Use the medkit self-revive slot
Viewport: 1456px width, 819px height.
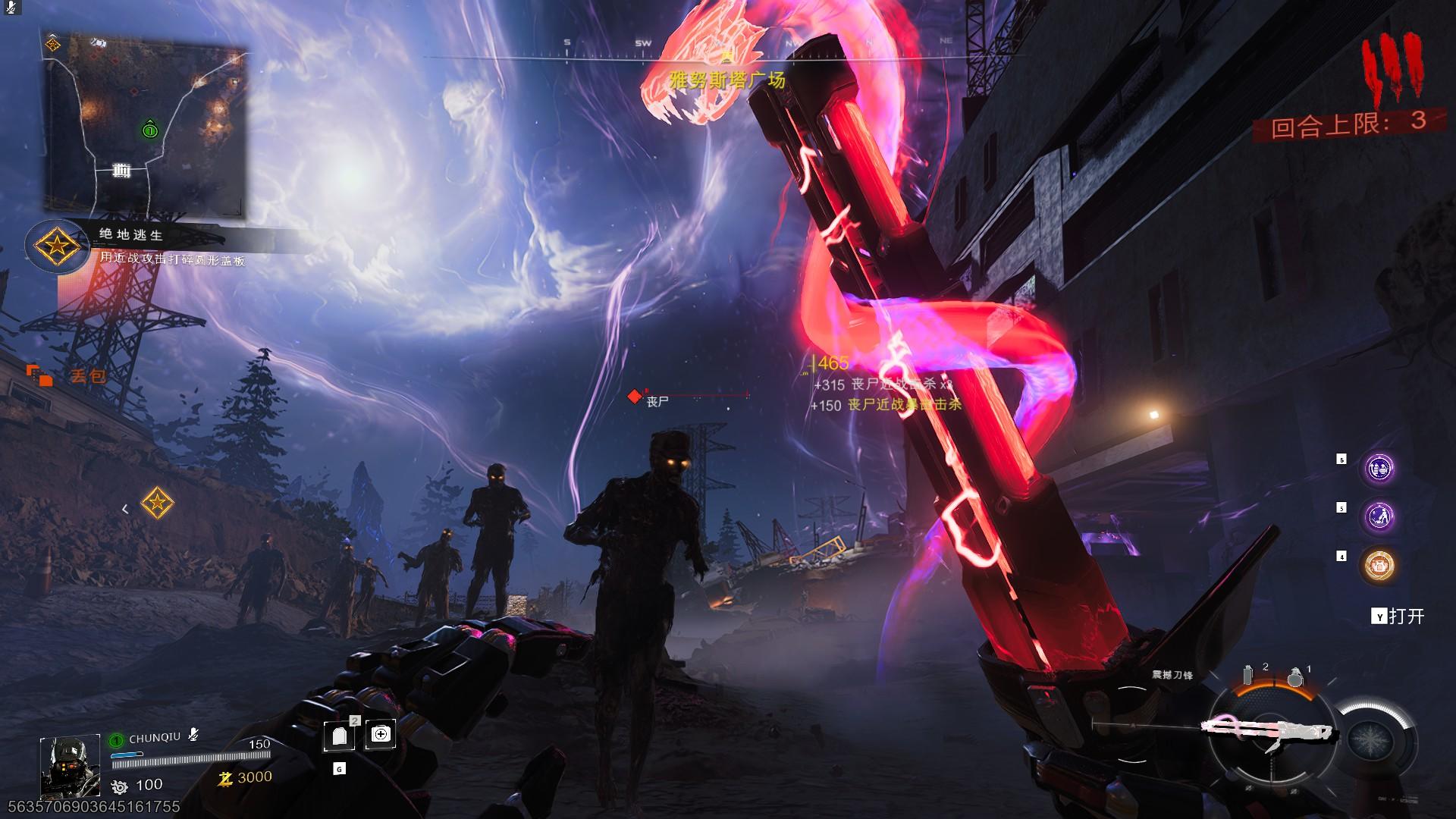[380, 734]
